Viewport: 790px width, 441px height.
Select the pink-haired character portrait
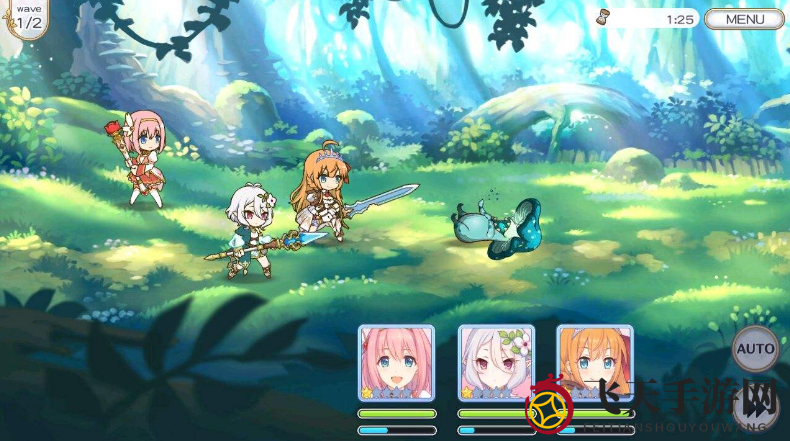click(x=396, y=361)
